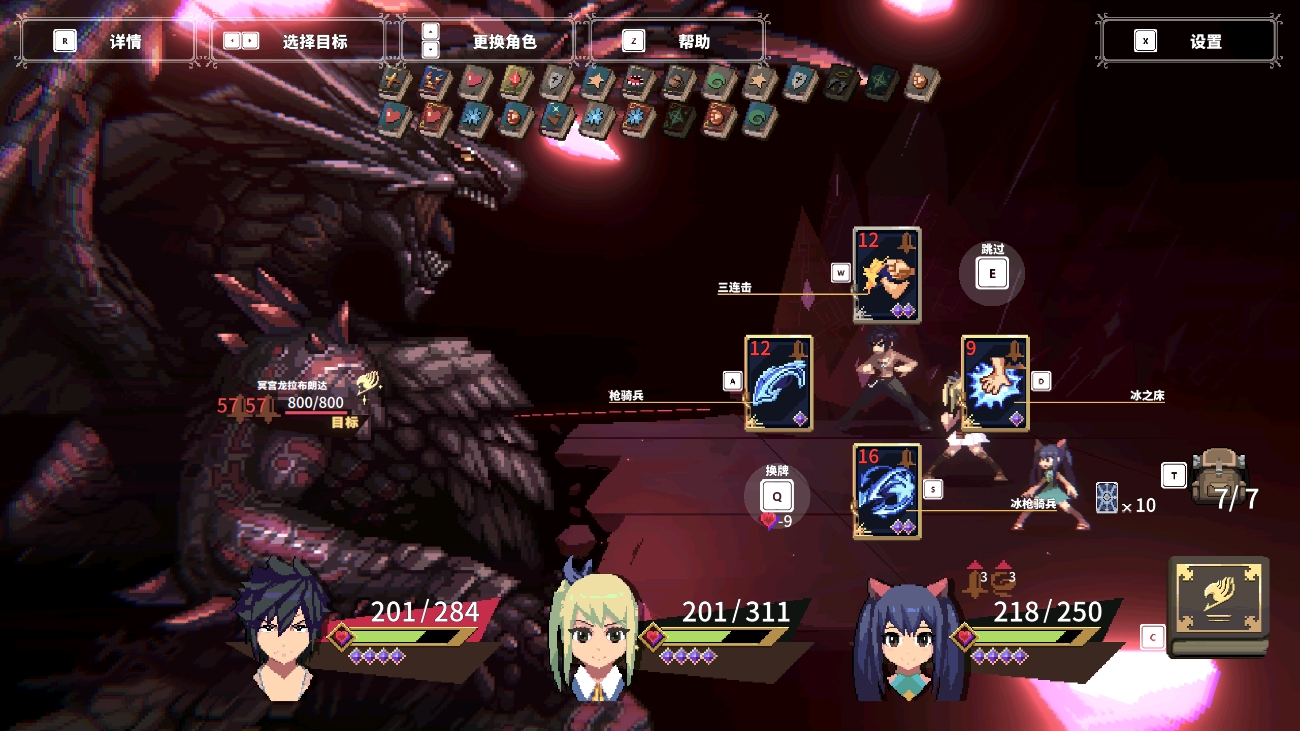Open the Fairy Tail emblem book
The width and height of the screenshot is (1300, 731).
pyautogui.click(x=1218, y=605)
